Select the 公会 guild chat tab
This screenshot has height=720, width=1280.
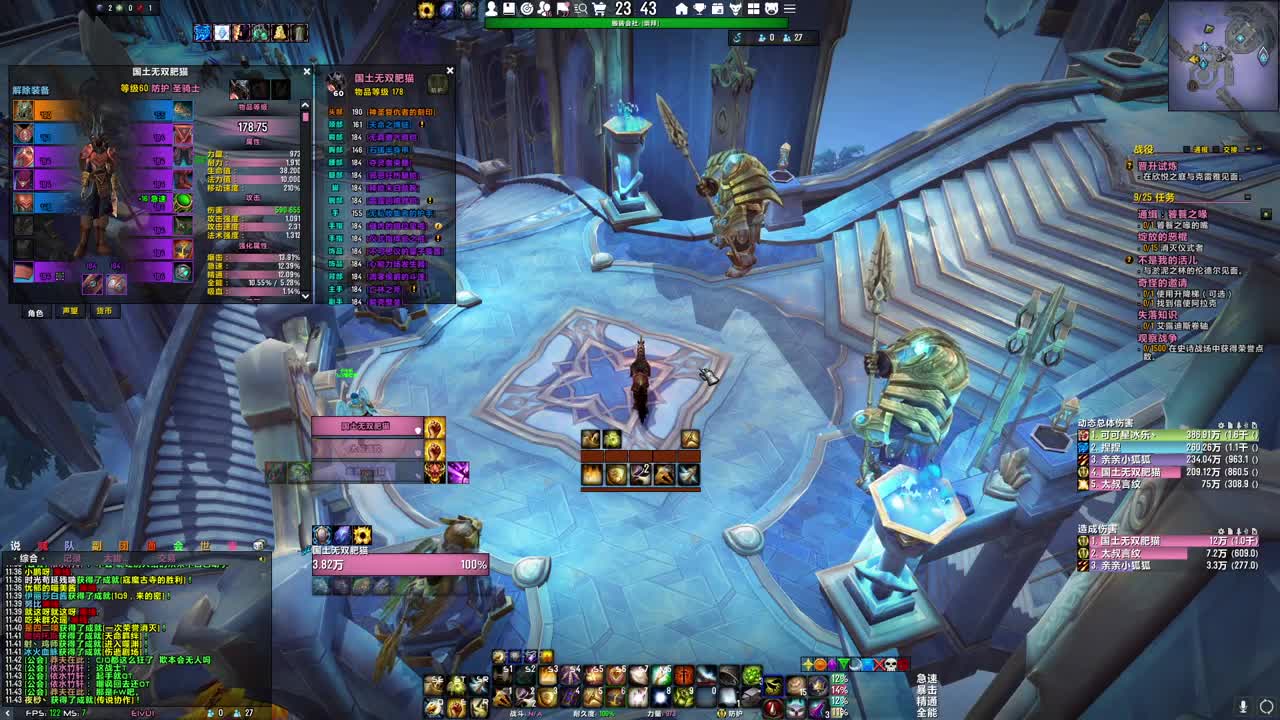[178, 546]
